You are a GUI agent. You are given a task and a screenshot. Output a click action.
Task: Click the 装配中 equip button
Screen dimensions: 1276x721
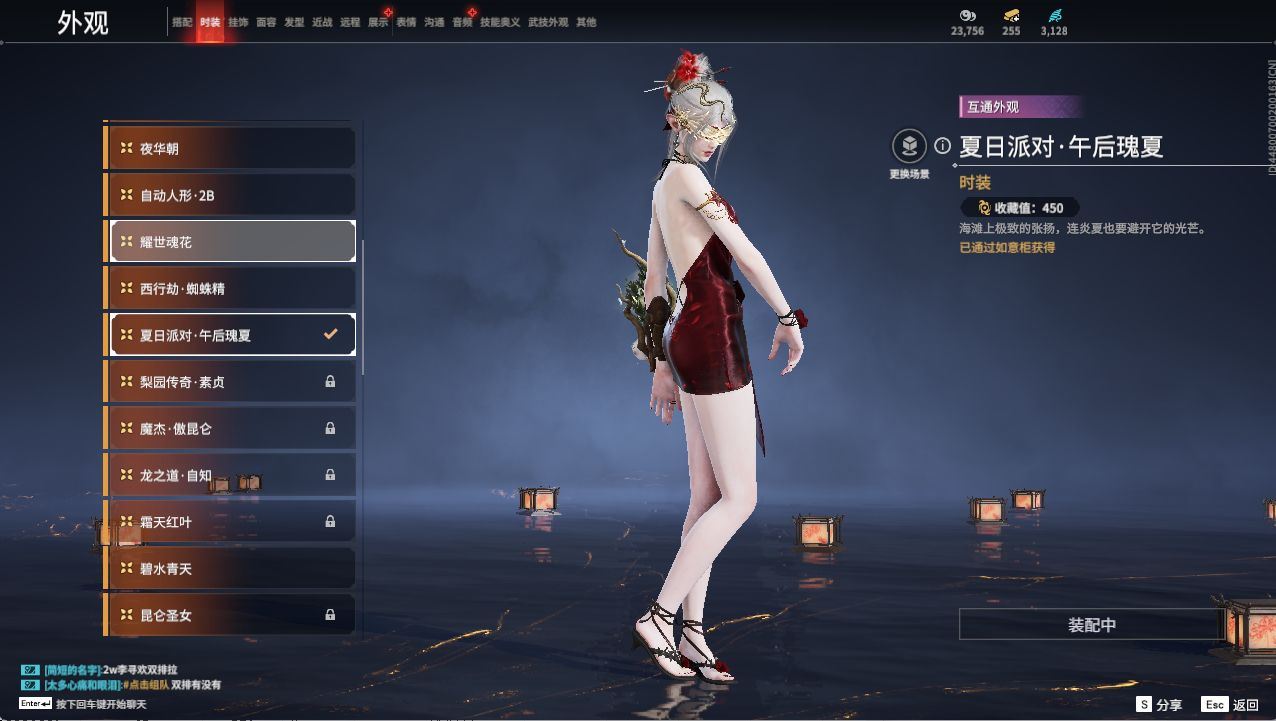[x=1091, y=625]
